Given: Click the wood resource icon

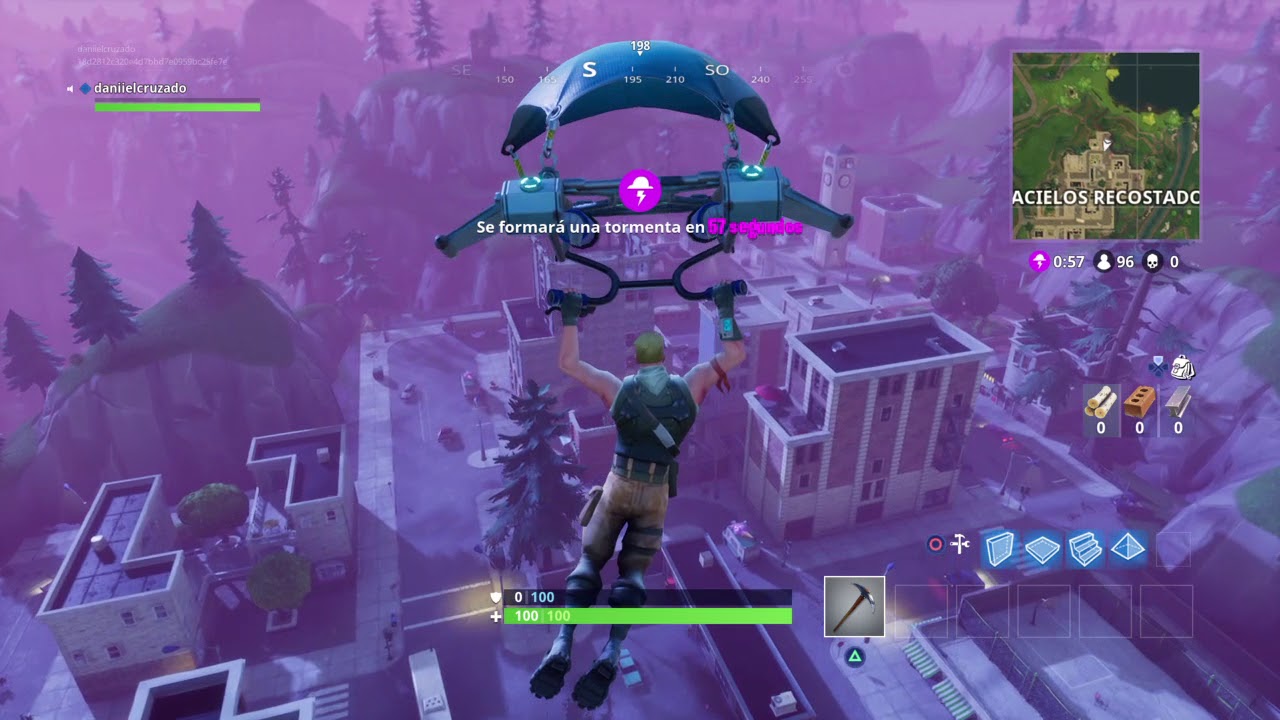Looking at the screenshot, I should coord(1100,404).
